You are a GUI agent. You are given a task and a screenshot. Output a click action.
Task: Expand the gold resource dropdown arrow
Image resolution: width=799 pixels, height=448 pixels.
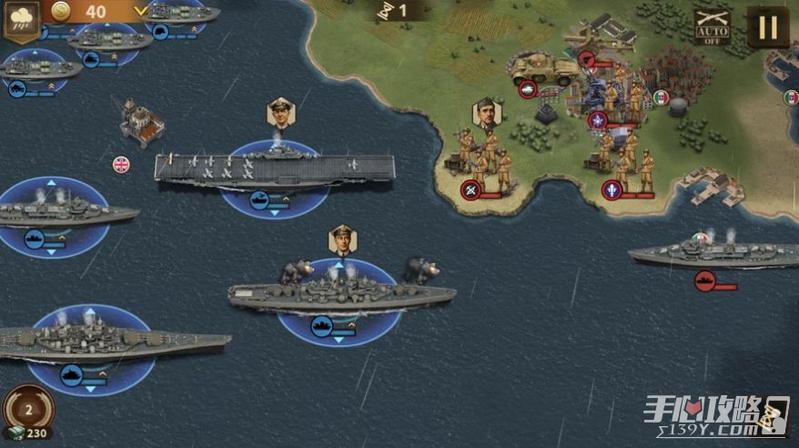click(x=141, y=11)
